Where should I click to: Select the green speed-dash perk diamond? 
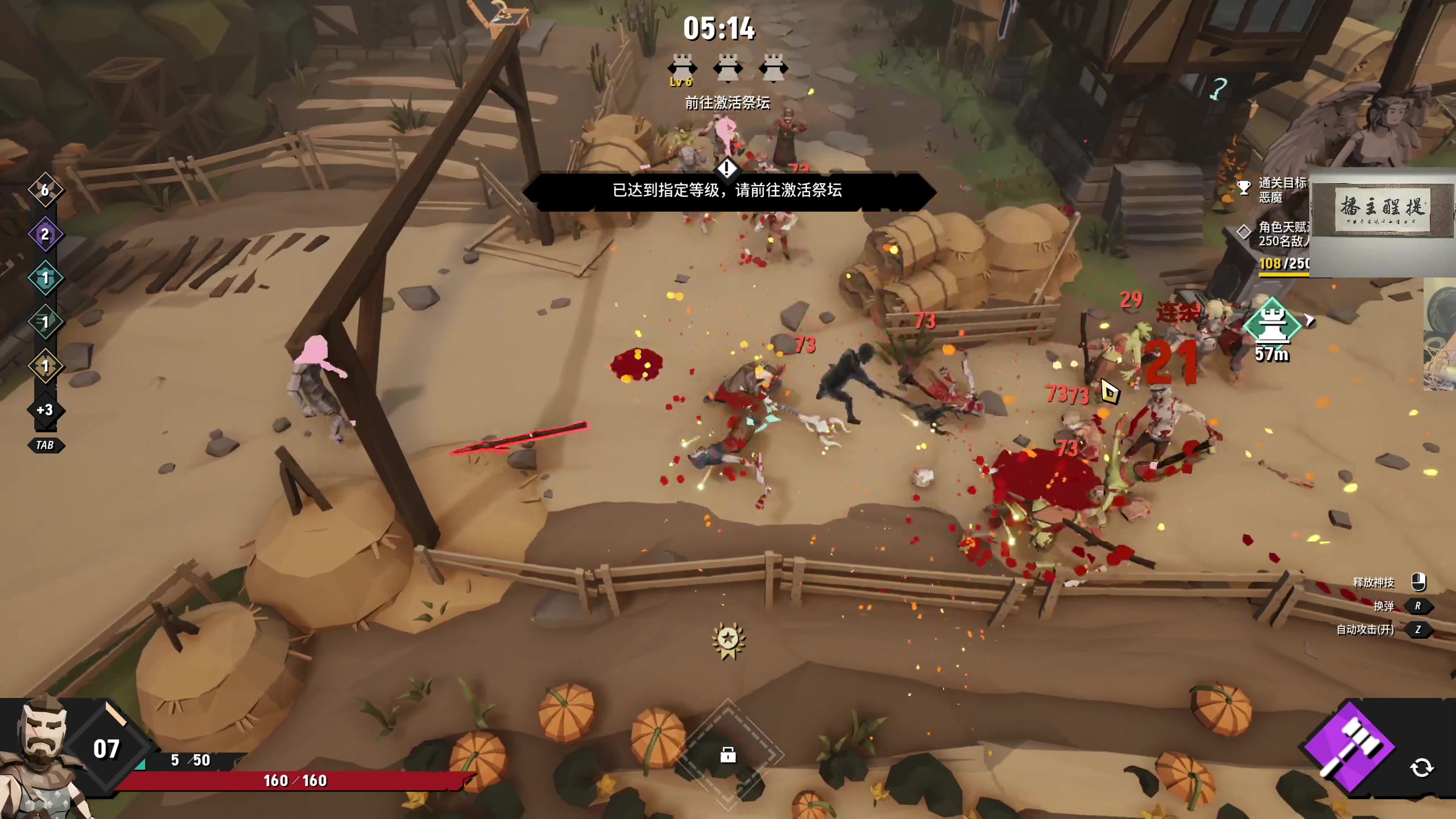tap(45, 322)
